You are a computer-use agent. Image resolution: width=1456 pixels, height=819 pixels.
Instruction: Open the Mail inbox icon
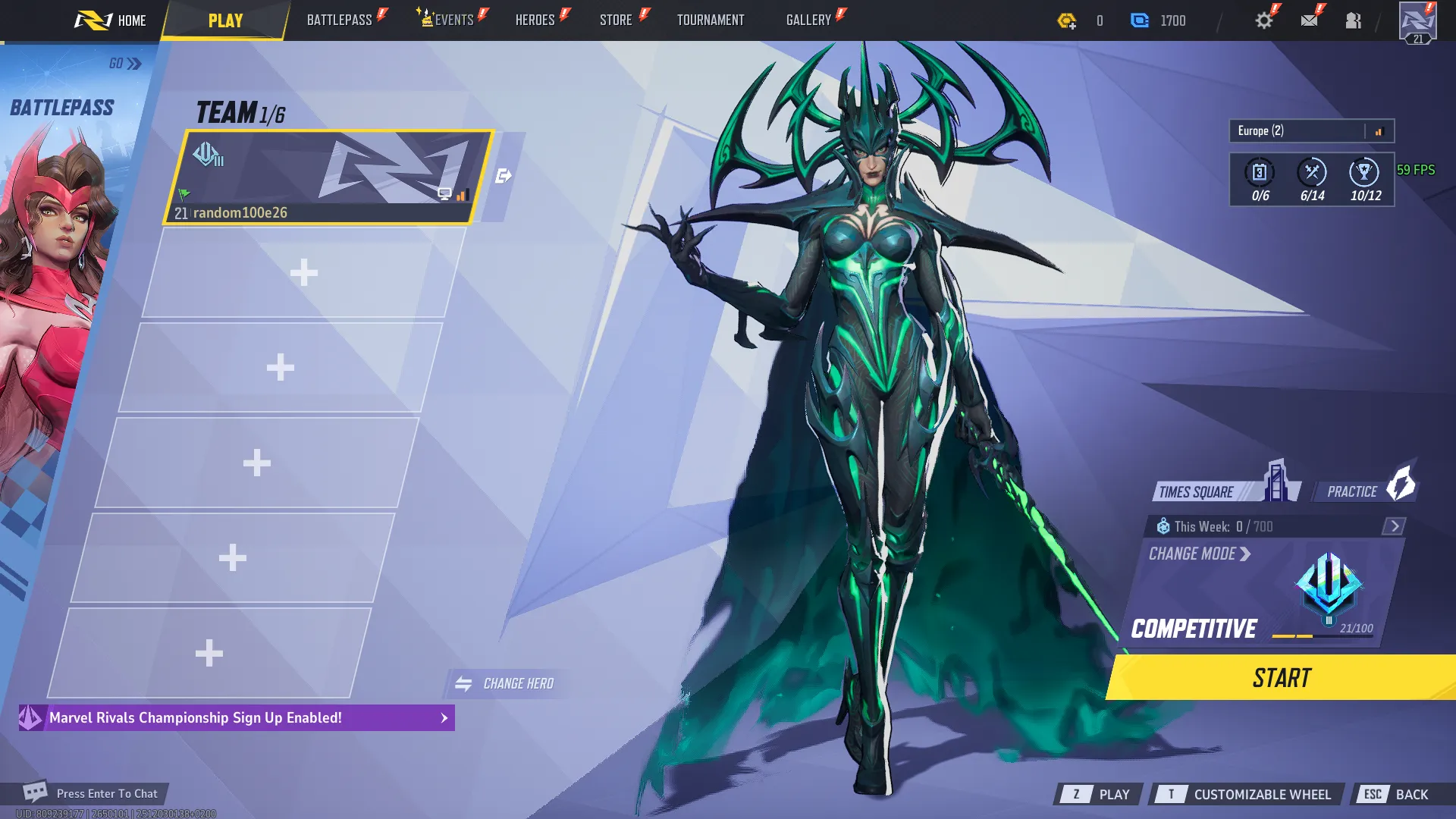click(1309, 20)
